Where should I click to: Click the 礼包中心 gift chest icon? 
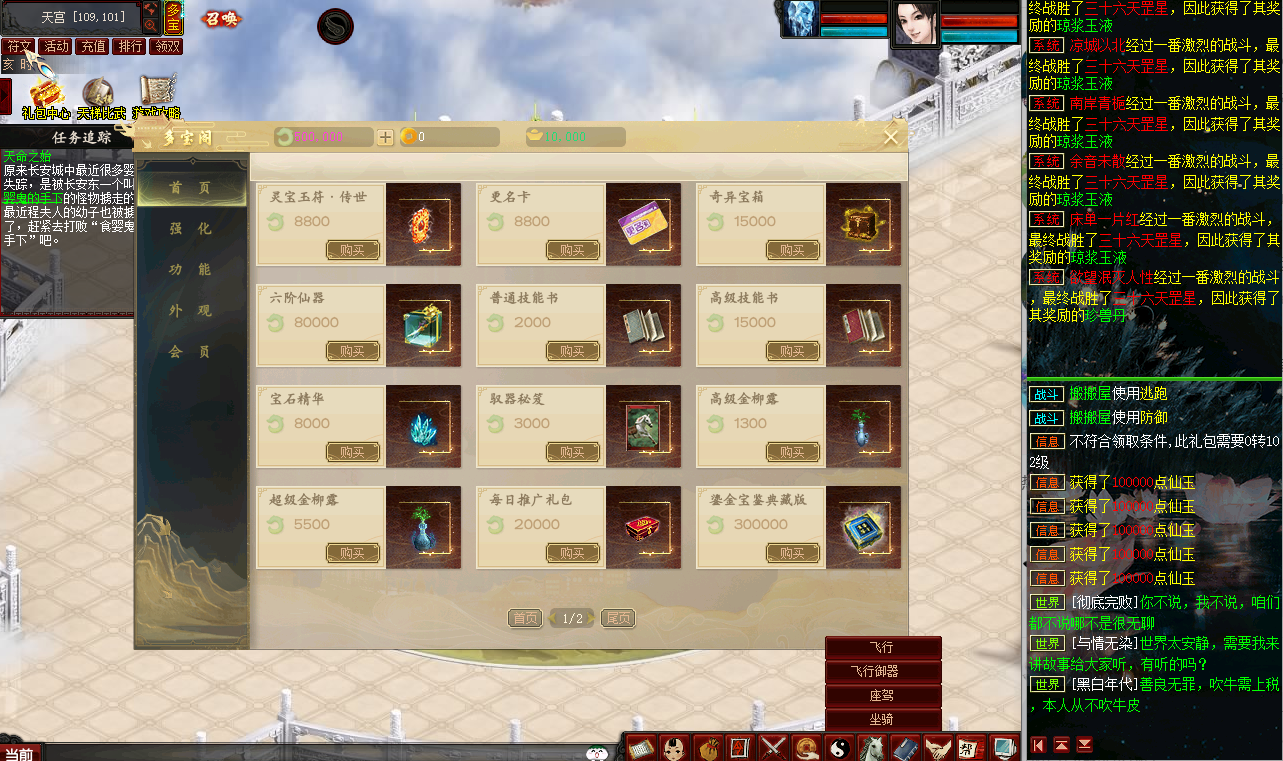pyautogui.click(x=46, y=95)
